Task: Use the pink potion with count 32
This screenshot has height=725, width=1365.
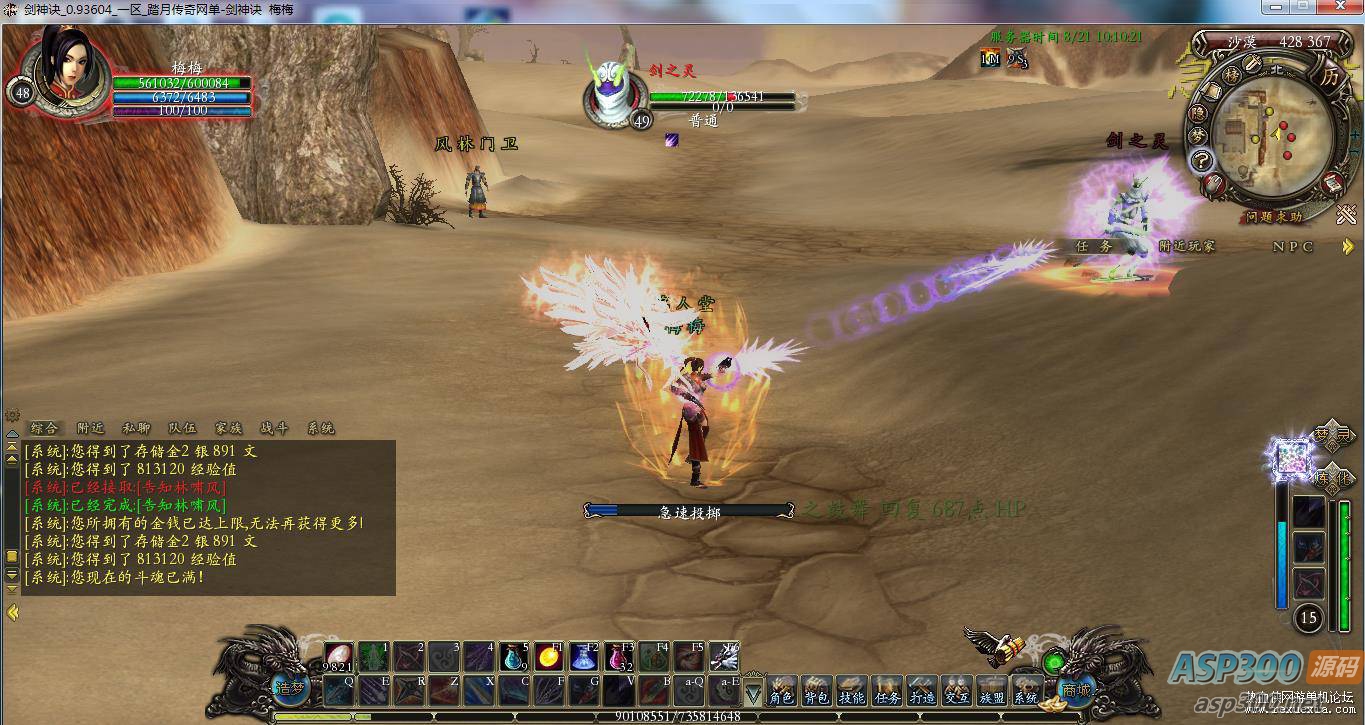Action: pos(618,657)
